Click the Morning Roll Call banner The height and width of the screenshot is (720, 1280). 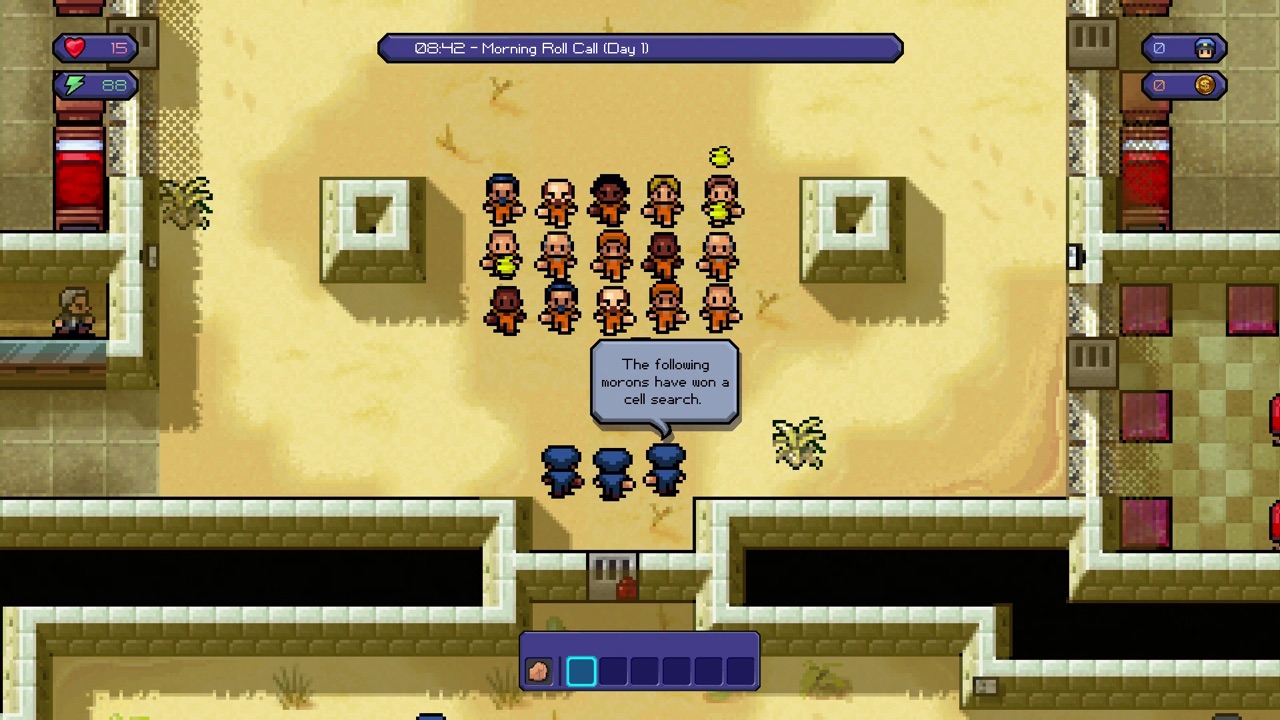(x=640, y=48)
